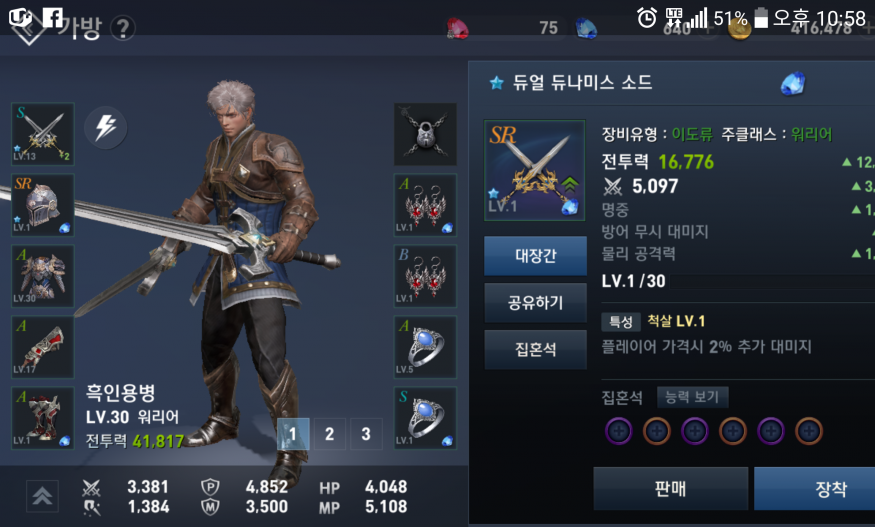Select the SR-grade helmet slot
This screenshot has width=875, height=527.
click(42, 205)
